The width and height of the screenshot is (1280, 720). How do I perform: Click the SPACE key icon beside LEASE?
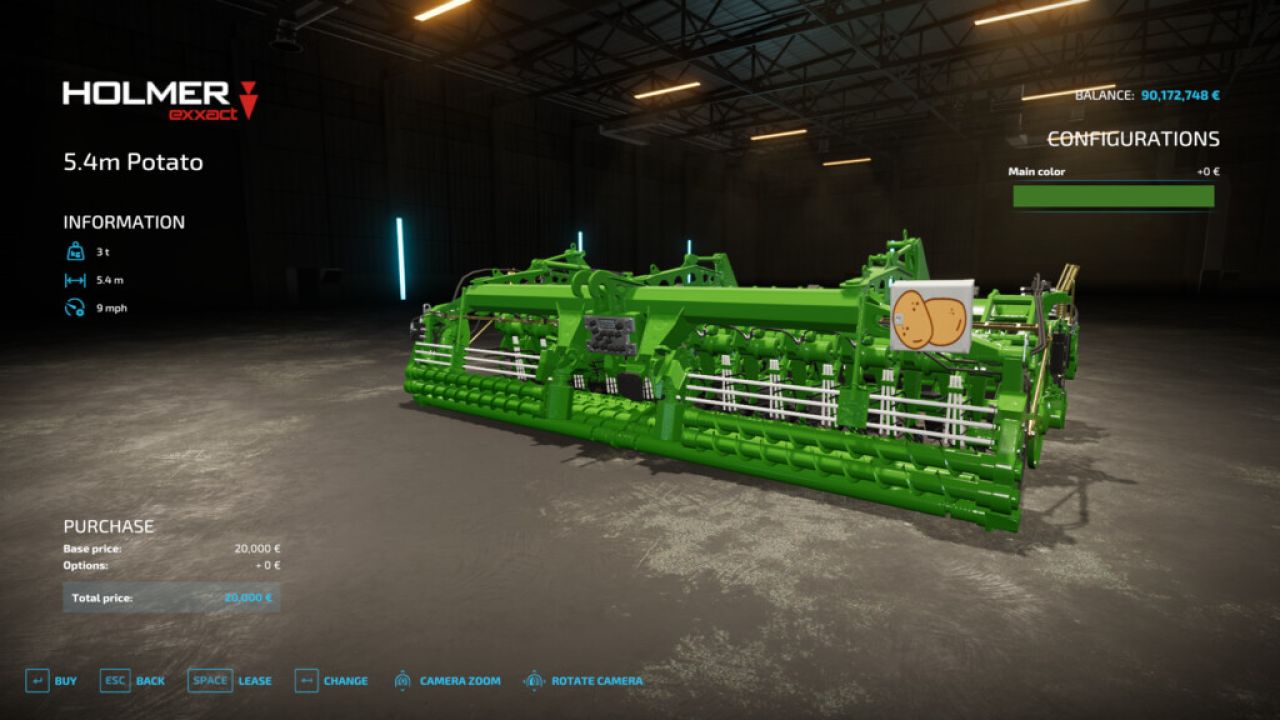(x=209, y=680)
